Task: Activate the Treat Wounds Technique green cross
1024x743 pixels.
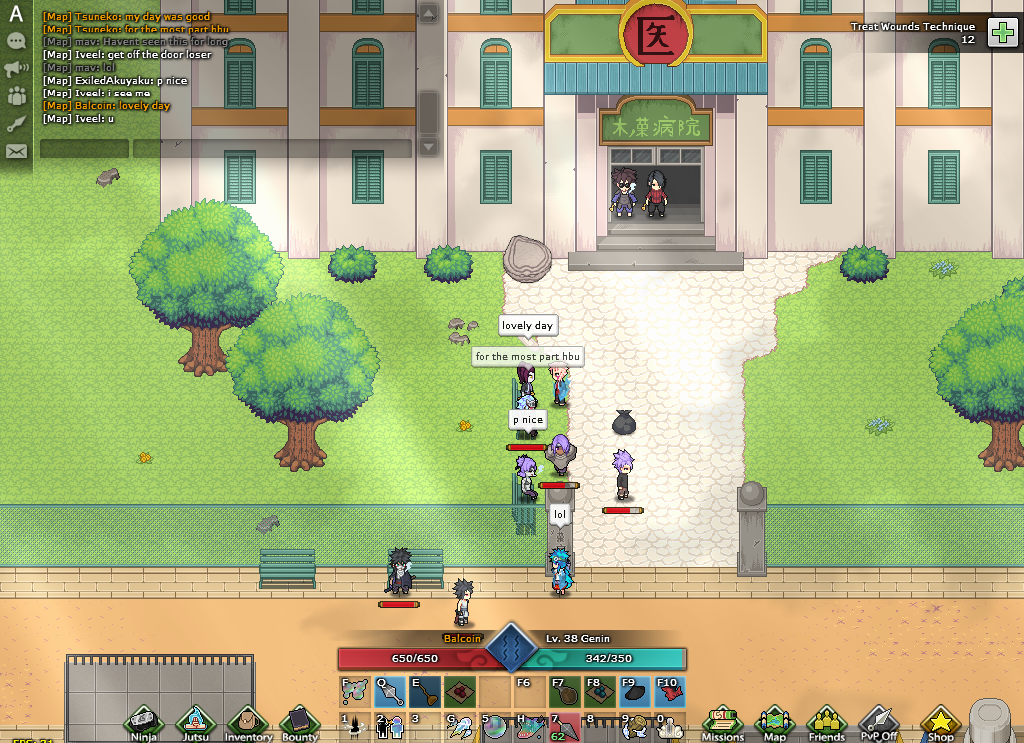Action: coord(1002,33)
